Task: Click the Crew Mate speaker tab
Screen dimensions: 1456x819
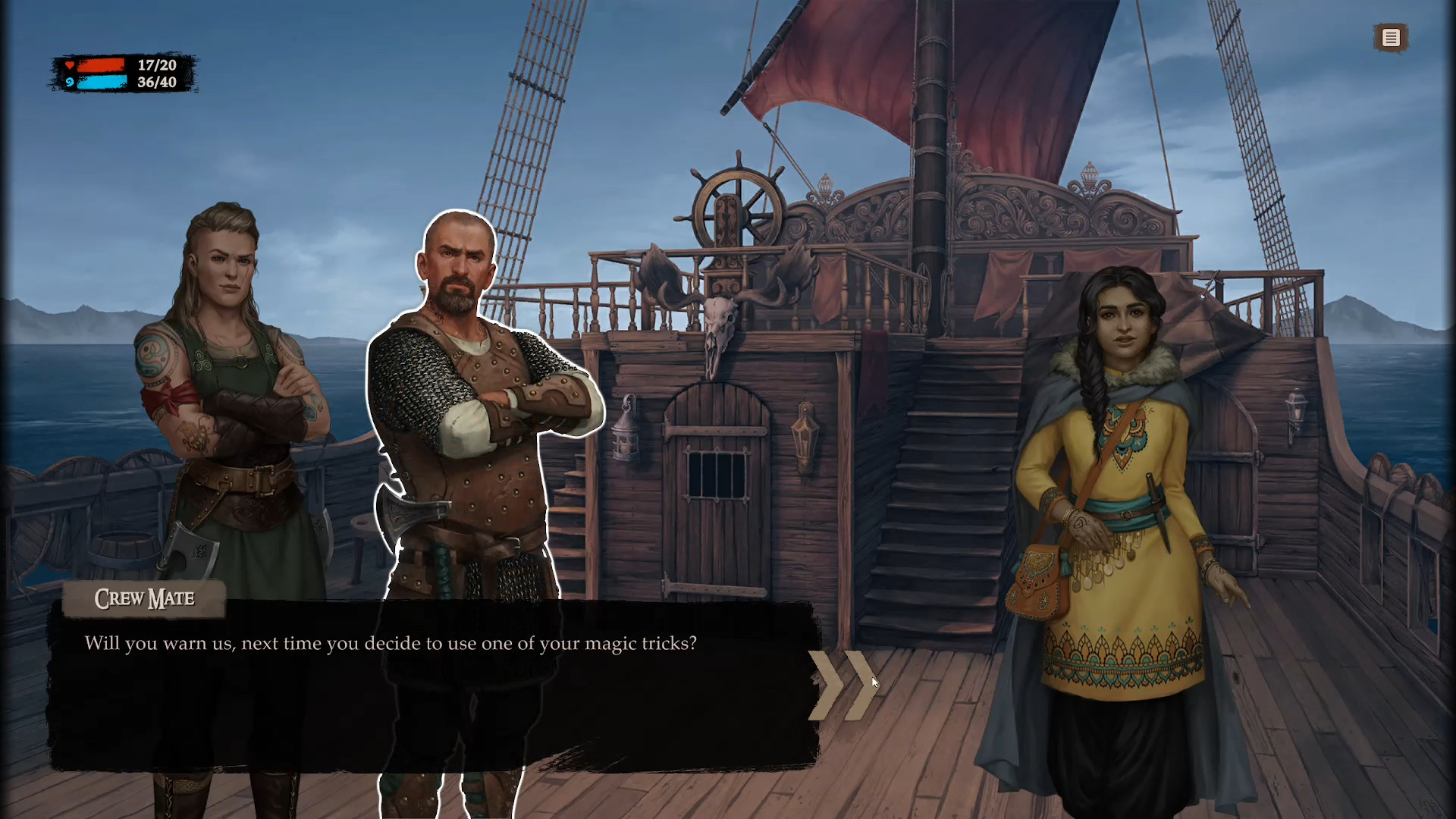Action: click(144, 599)
